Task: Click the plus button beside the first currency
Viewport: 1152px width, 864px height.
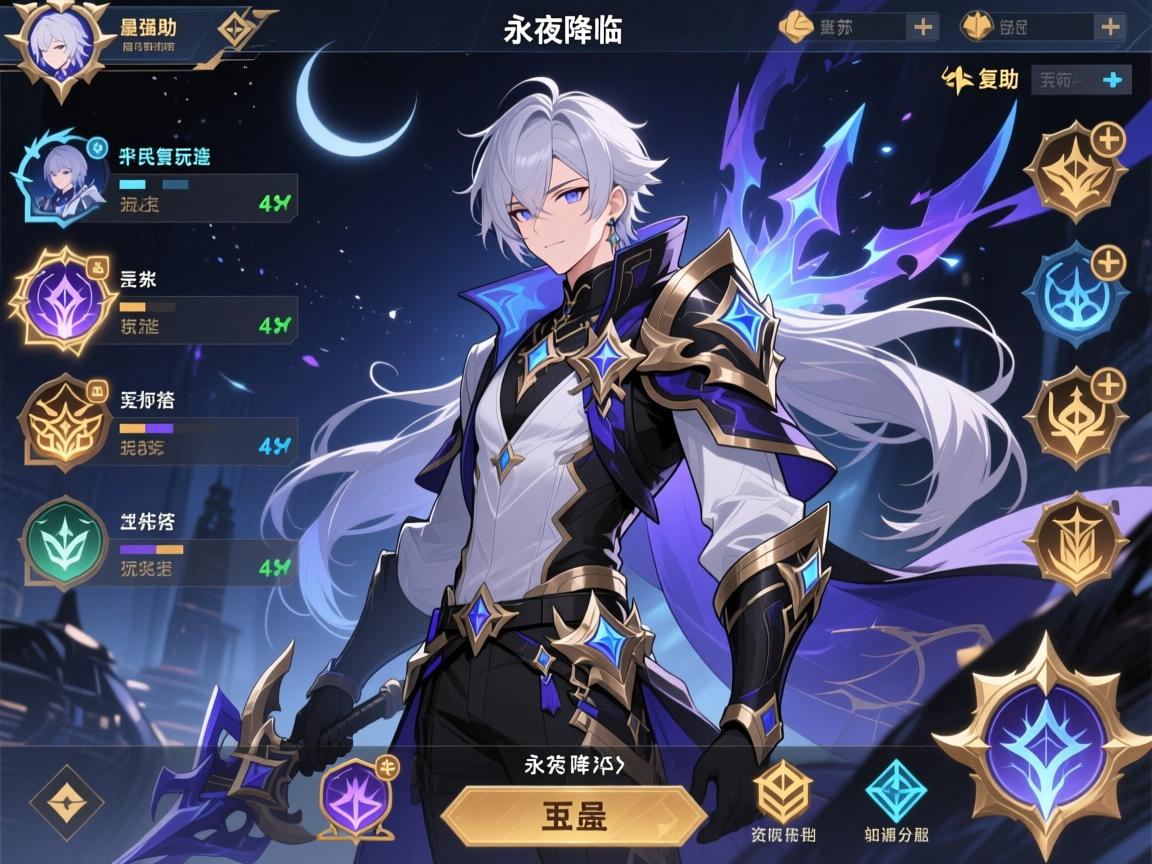Action: [922, 27]
